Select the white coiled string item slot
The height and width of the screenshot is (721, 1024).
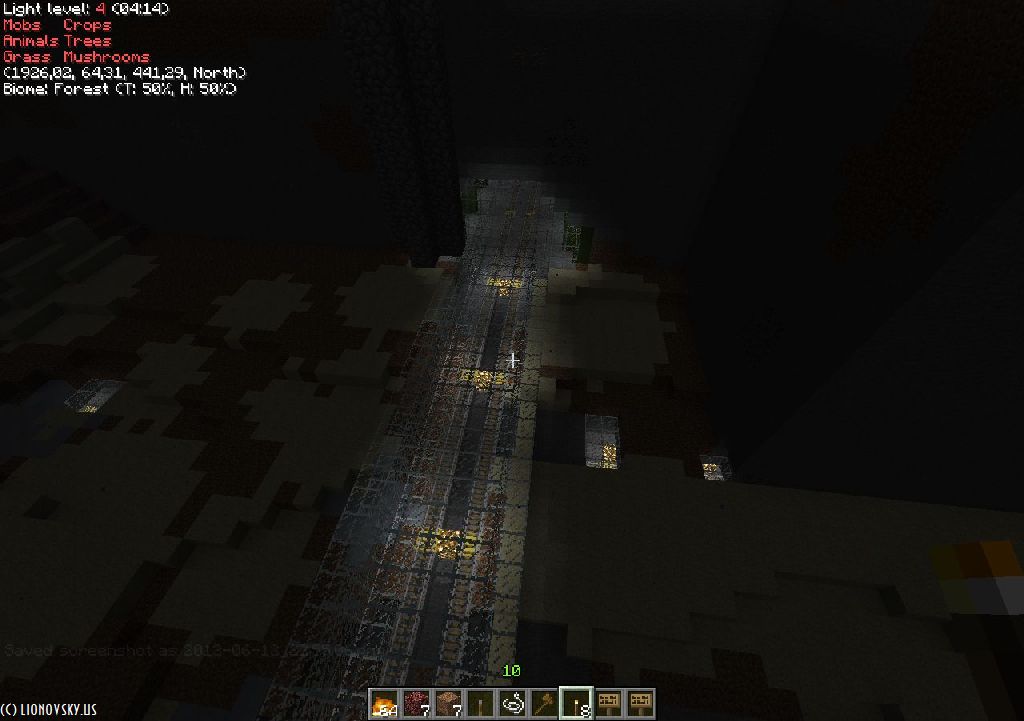(x=512, y=703)
